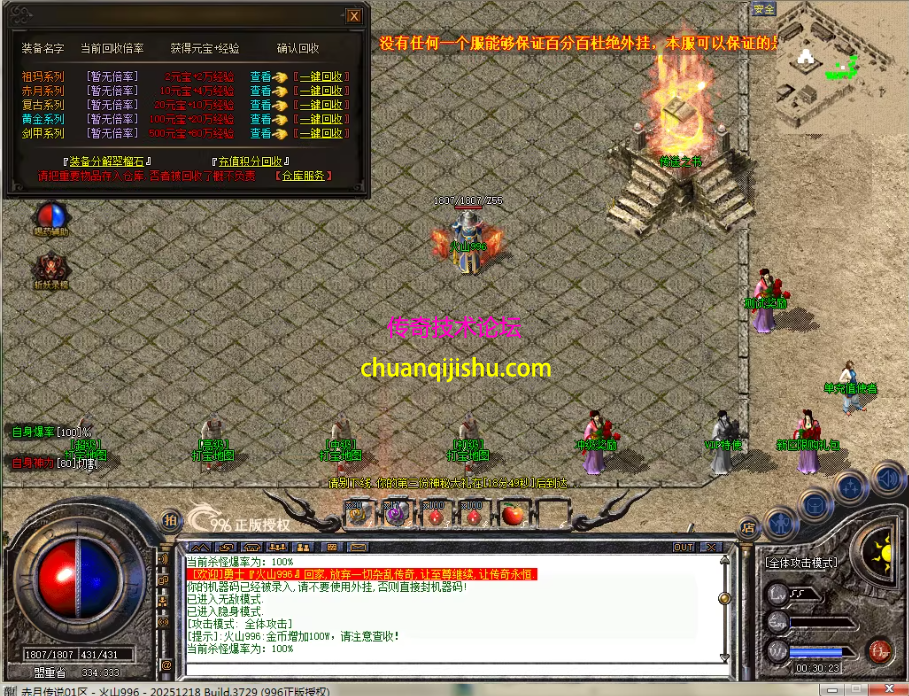Toggle sound with the speaker button
This screenshot has height=696, width=909.
coord(886,478)
